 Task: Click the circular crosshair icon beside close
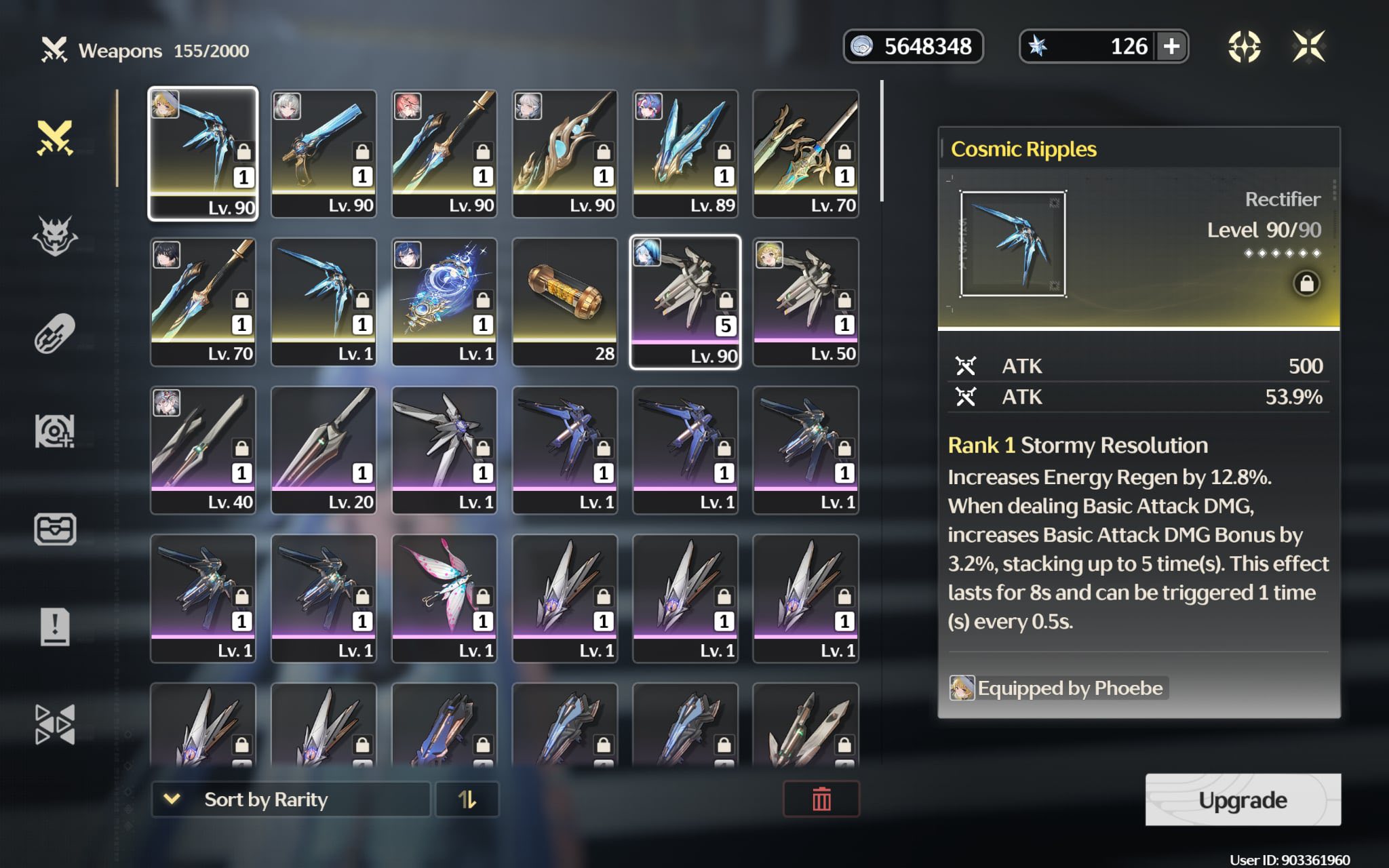1244,47
